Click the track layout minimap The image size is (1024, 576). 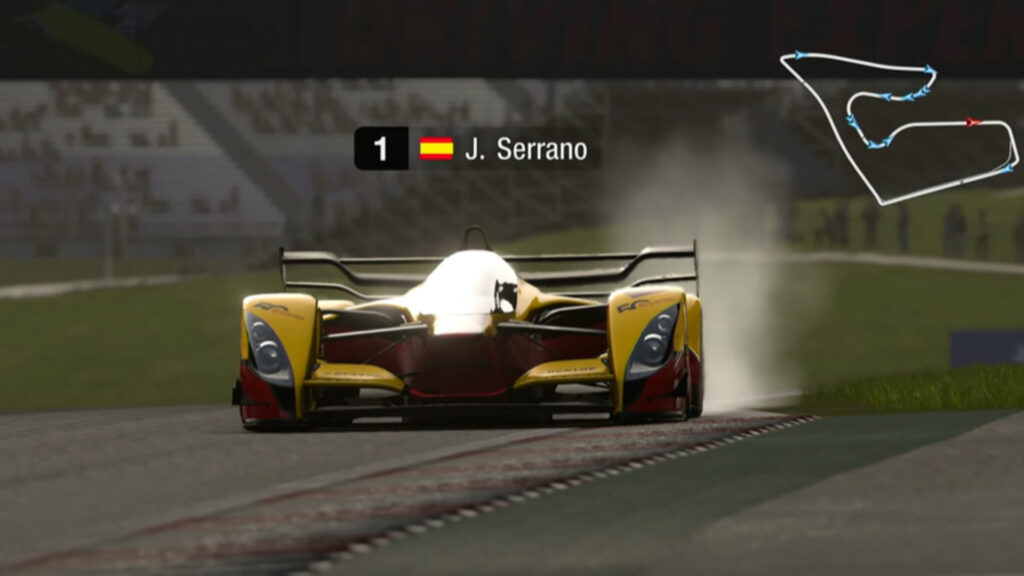898,125
